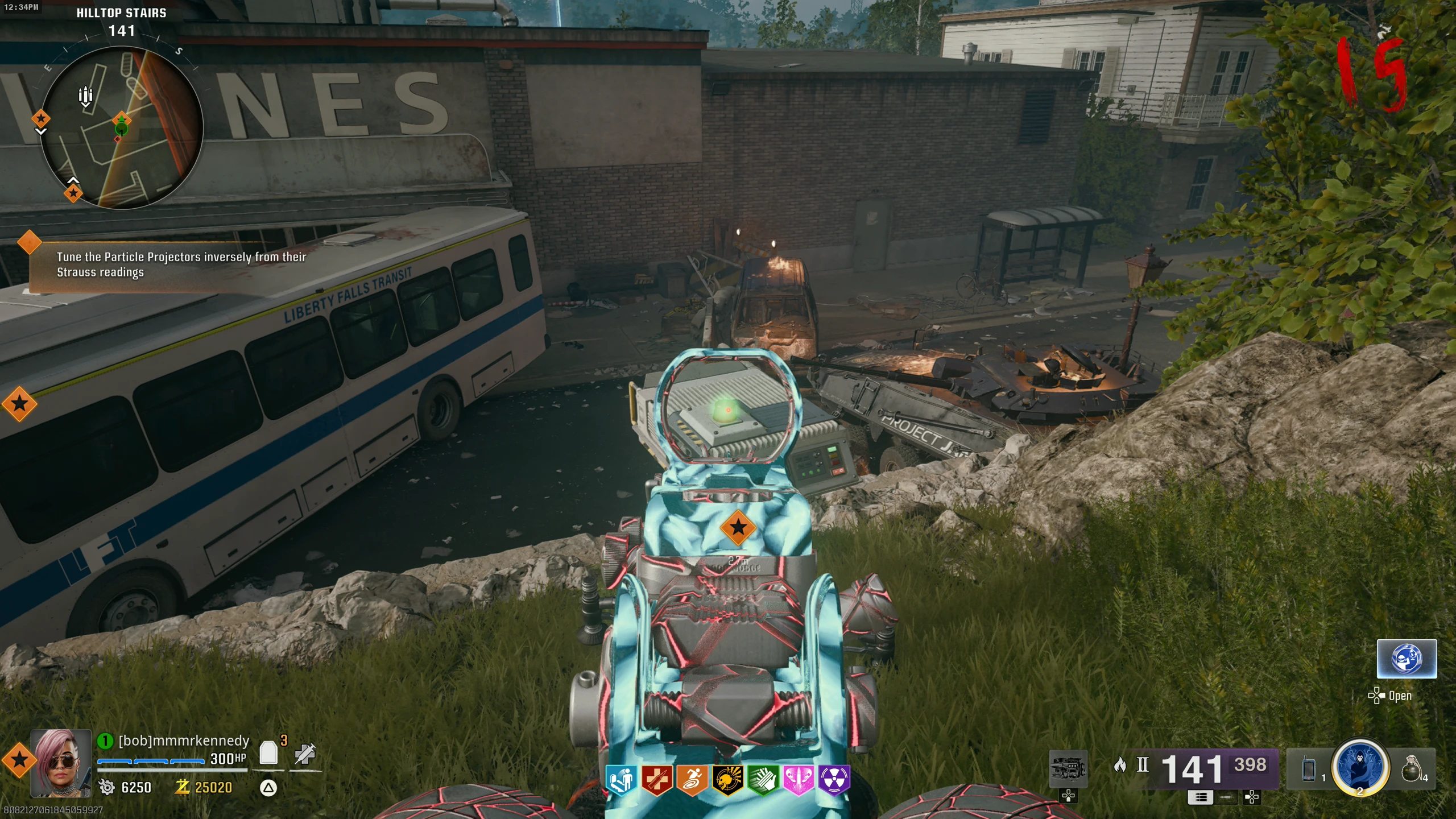This screenshot has width=1456, height=819.
Task: Select the phone tactical equipment slot
Action: (x=1309, y=769)
